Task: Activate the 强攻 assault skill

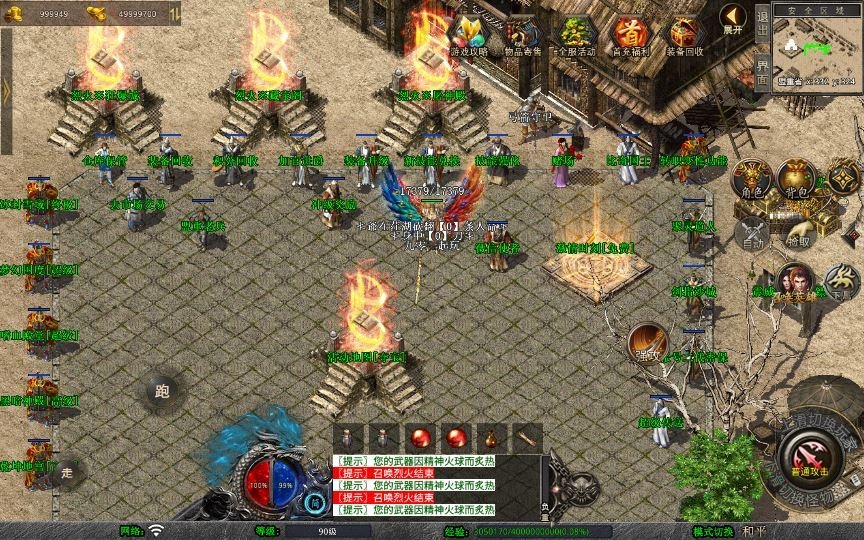Action: [647, 343]
